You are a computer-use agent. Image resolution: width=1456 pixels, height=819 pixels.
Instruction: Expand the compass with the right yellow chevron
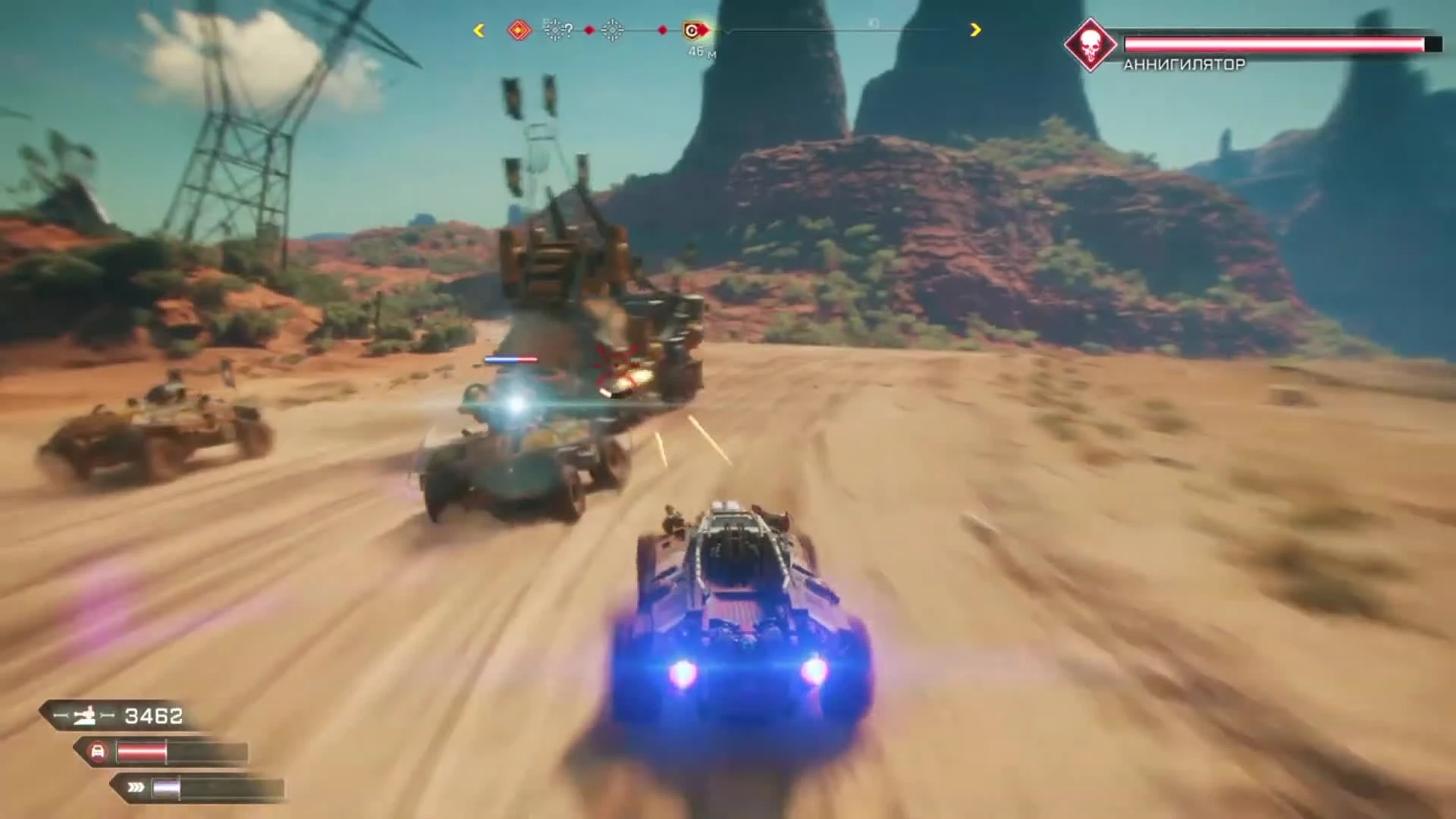click(x=974, y=30)
